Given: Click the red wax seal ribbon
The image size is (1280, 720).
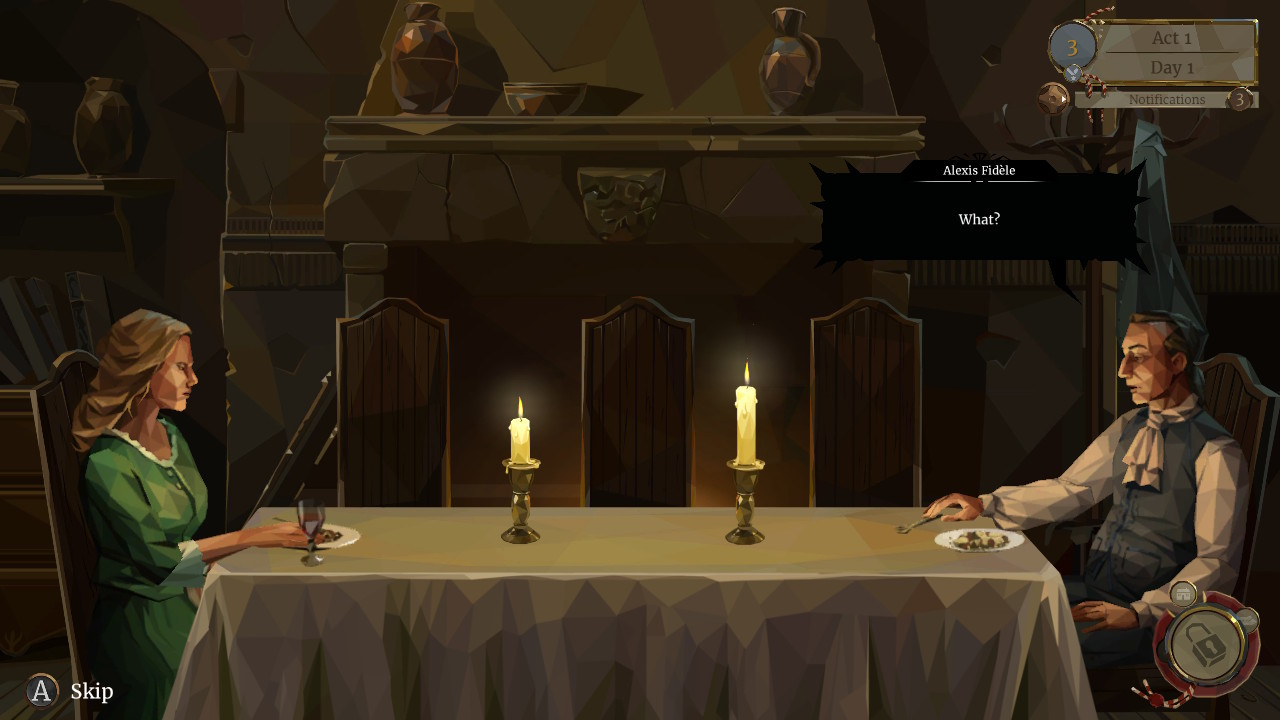Looking at the screenshot, I should (x=1157, y=698).
